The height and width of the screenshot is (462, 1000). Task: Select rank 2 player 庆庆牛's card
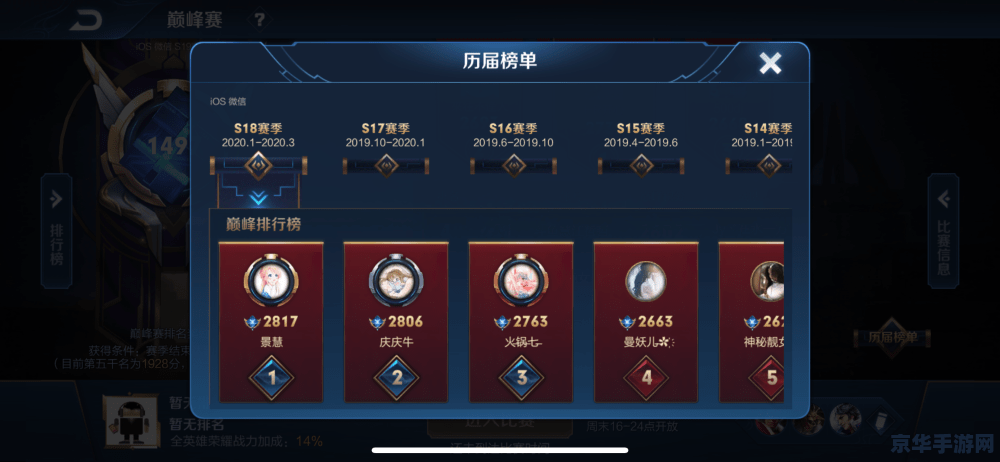coord(397,321)
